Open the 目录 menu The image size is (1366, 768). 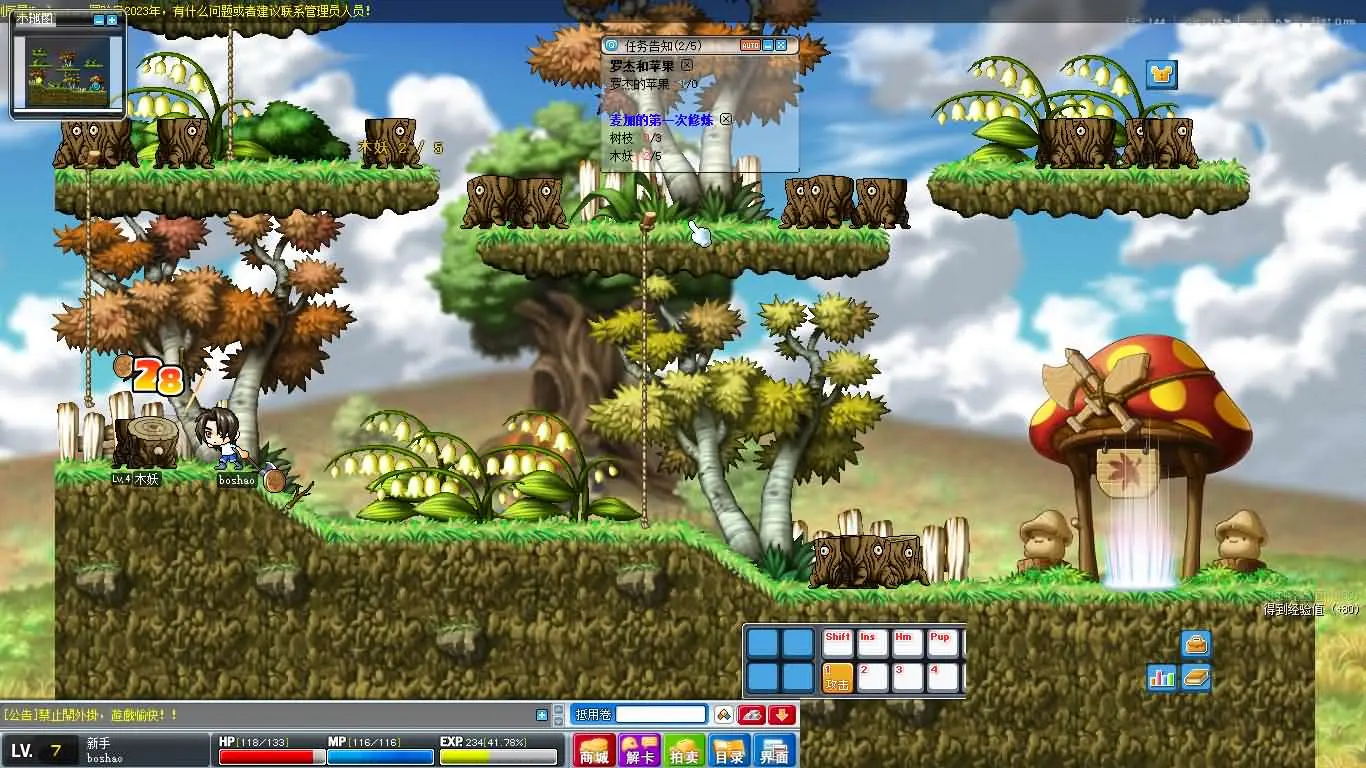[x=730, y=750]
